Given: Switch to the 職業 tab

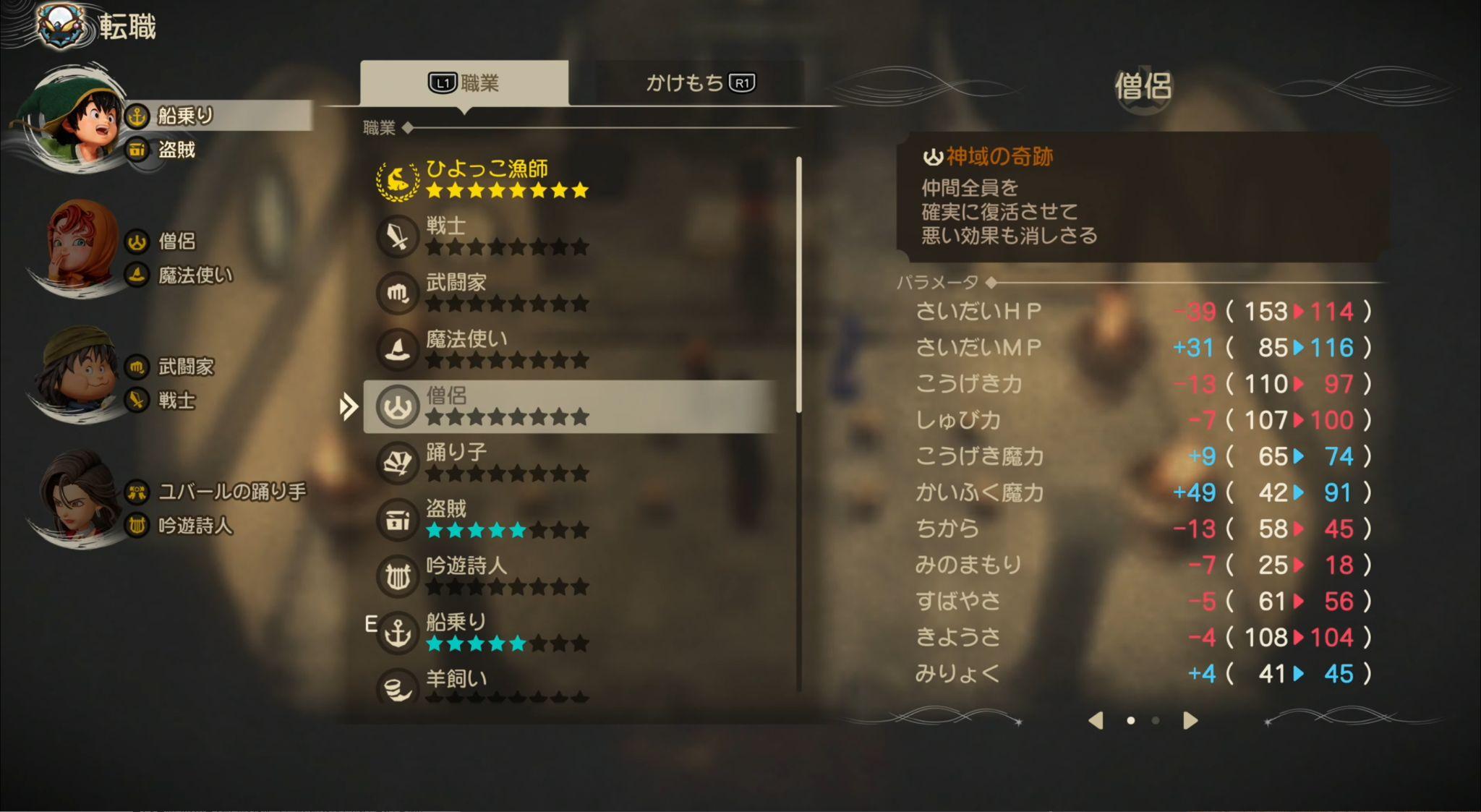Looking at the screenshot, I should coord(464,83).
